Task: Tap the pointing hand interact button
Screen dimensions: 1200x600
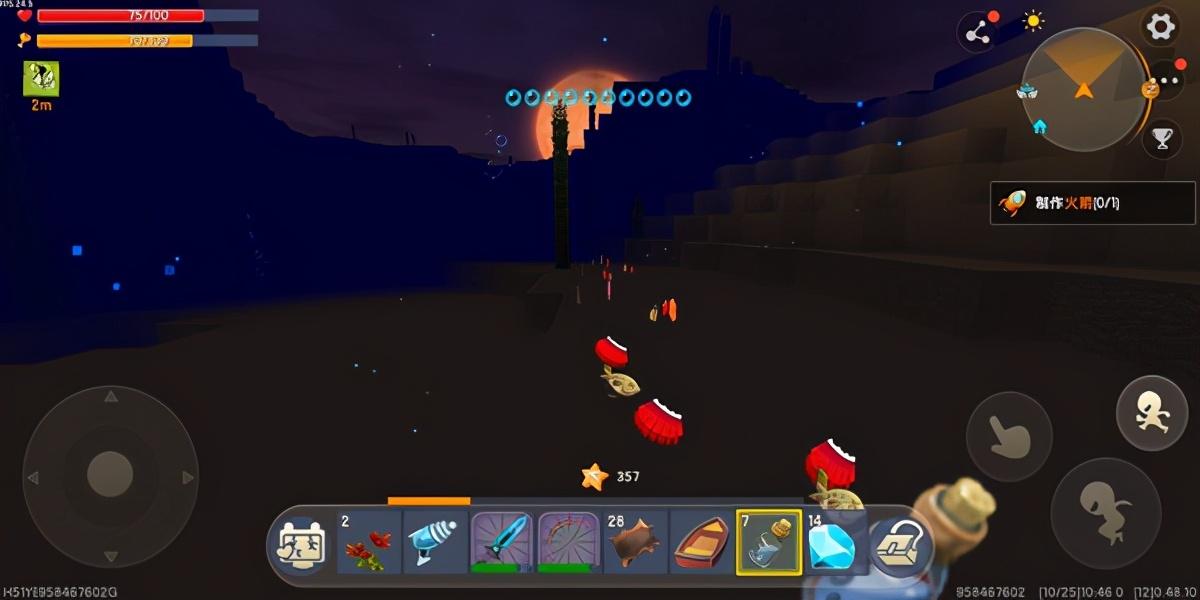Action: 1008,436
